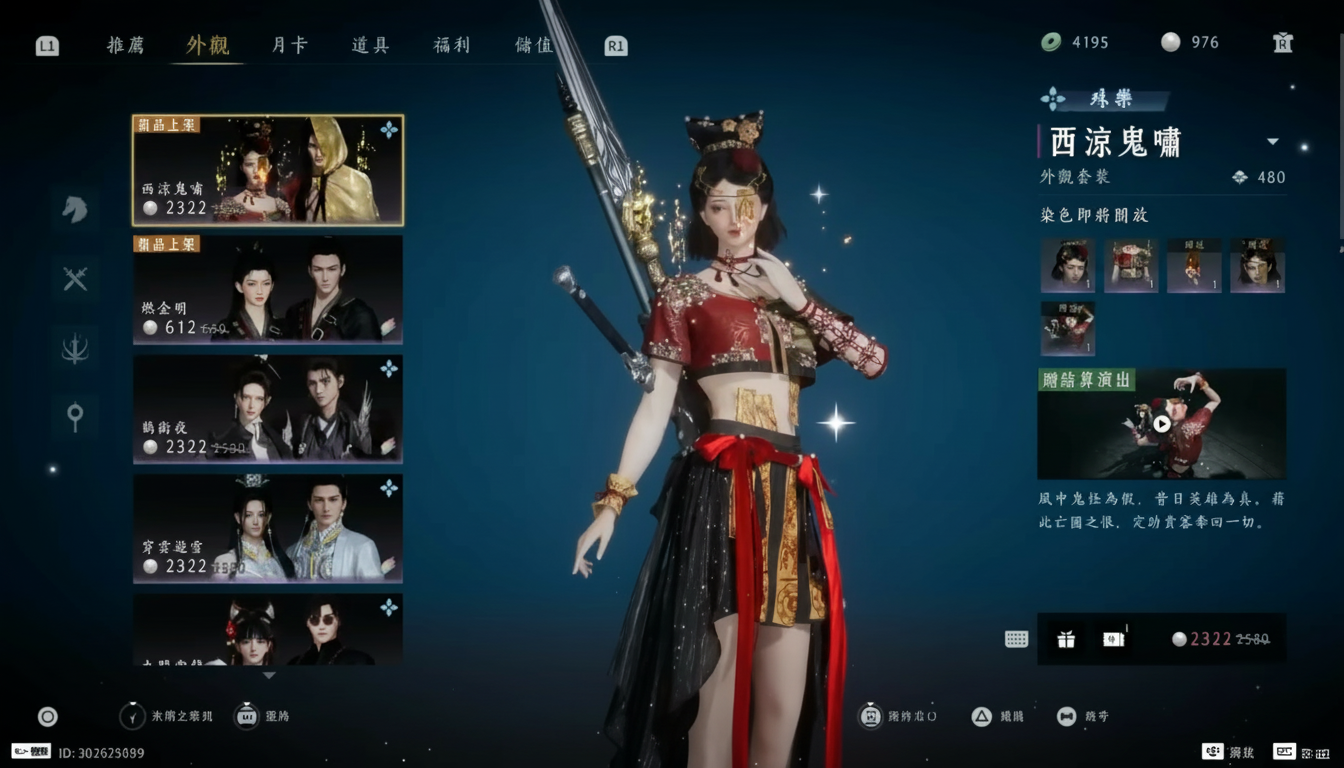Expand the 西涼鬼嘯 title dropdown arrow
This screenshot has height=768, width=1344.
1273,142
